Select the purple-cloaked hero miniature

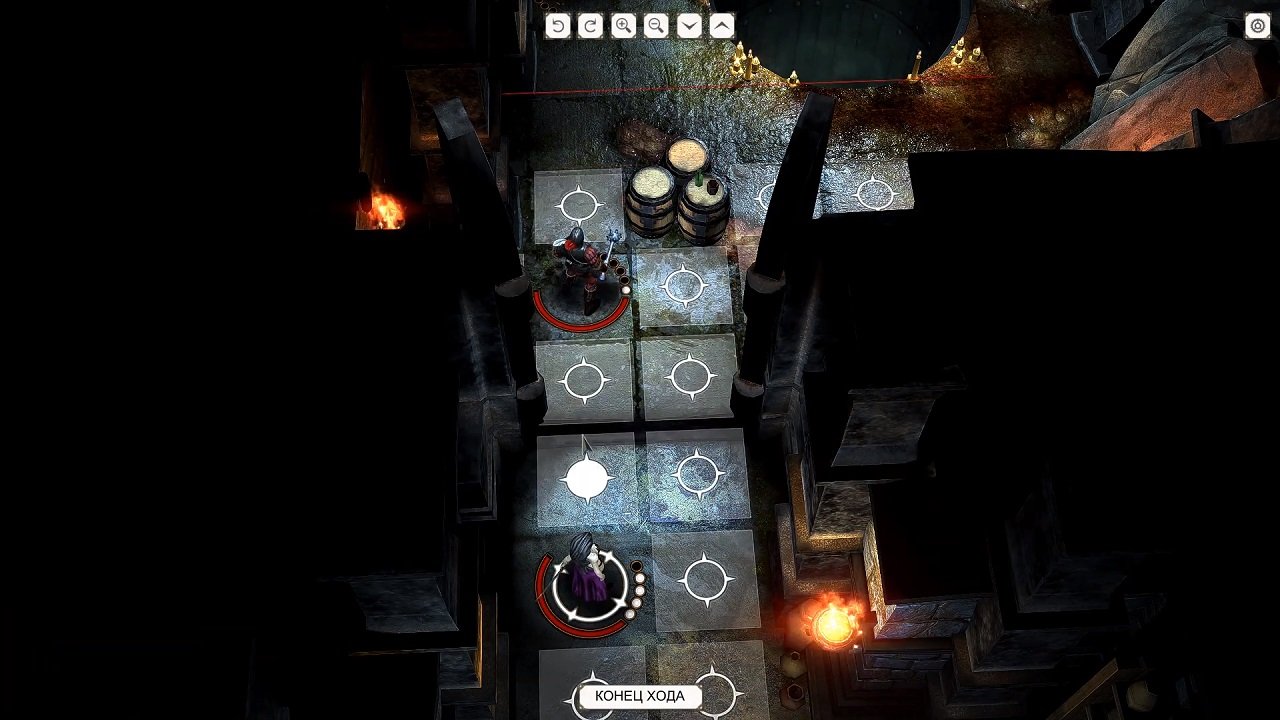[584, 575]
